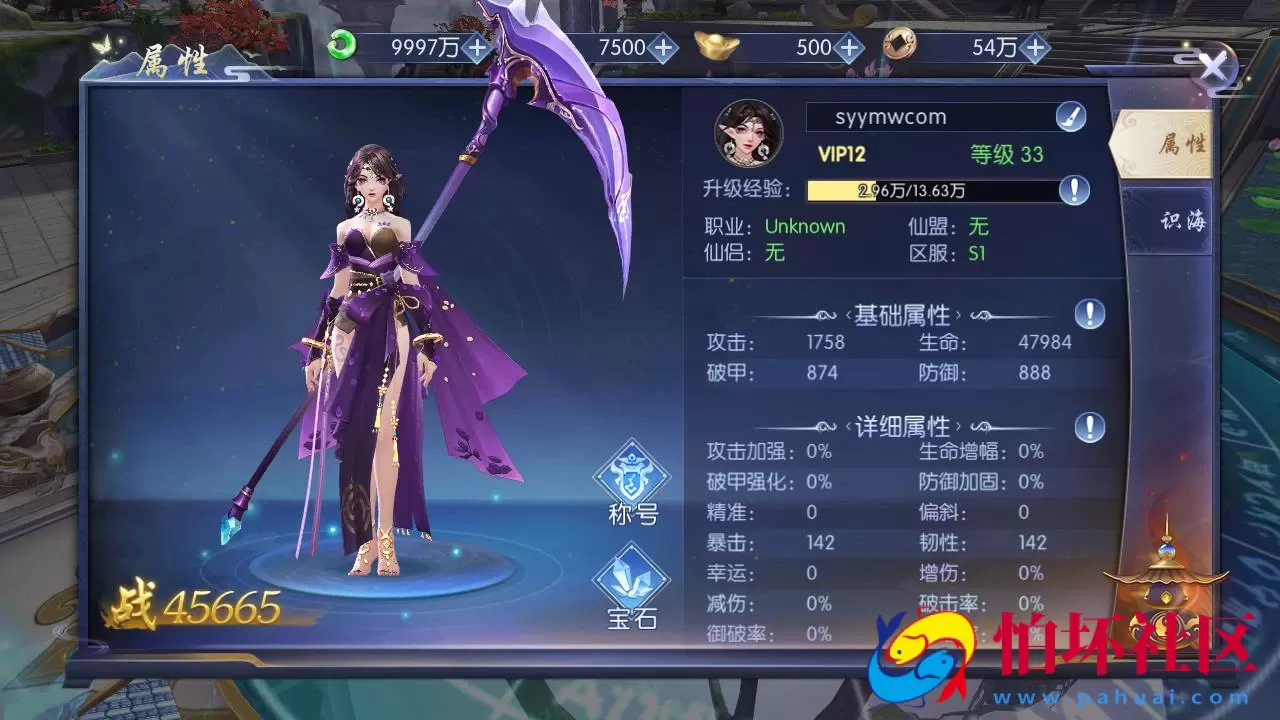Image resolution: width=1280 pixels, height=720 pixels.
Task: Click the + button next to 500 ingots
Action: (x=849, y=46)
